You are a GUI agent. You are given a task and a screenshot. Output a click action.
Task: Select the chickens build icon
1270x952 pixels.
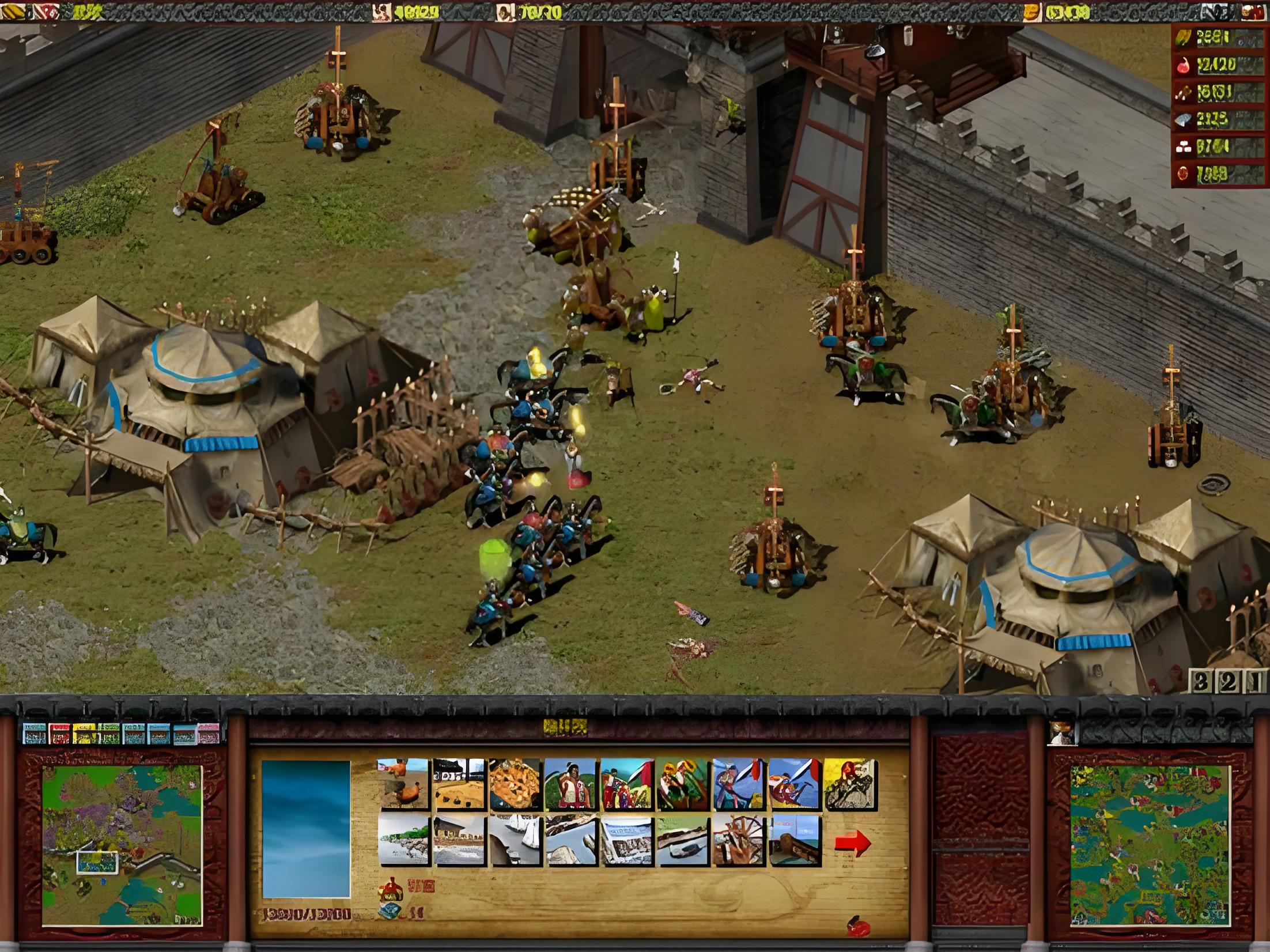[403, 784]
